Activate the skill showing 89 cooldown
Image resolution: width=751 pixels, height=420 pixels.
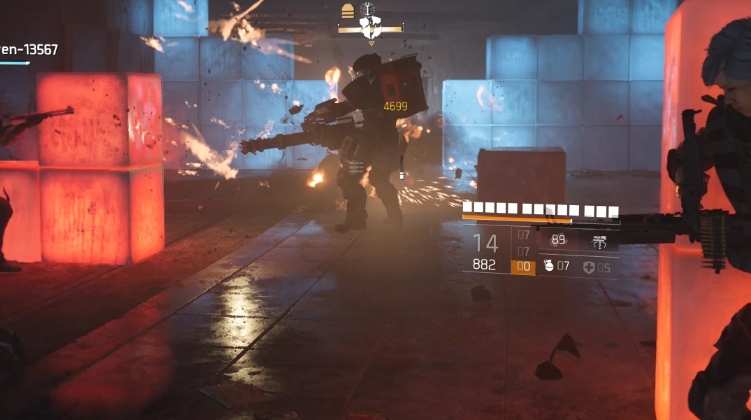click(x=558, y=240)
